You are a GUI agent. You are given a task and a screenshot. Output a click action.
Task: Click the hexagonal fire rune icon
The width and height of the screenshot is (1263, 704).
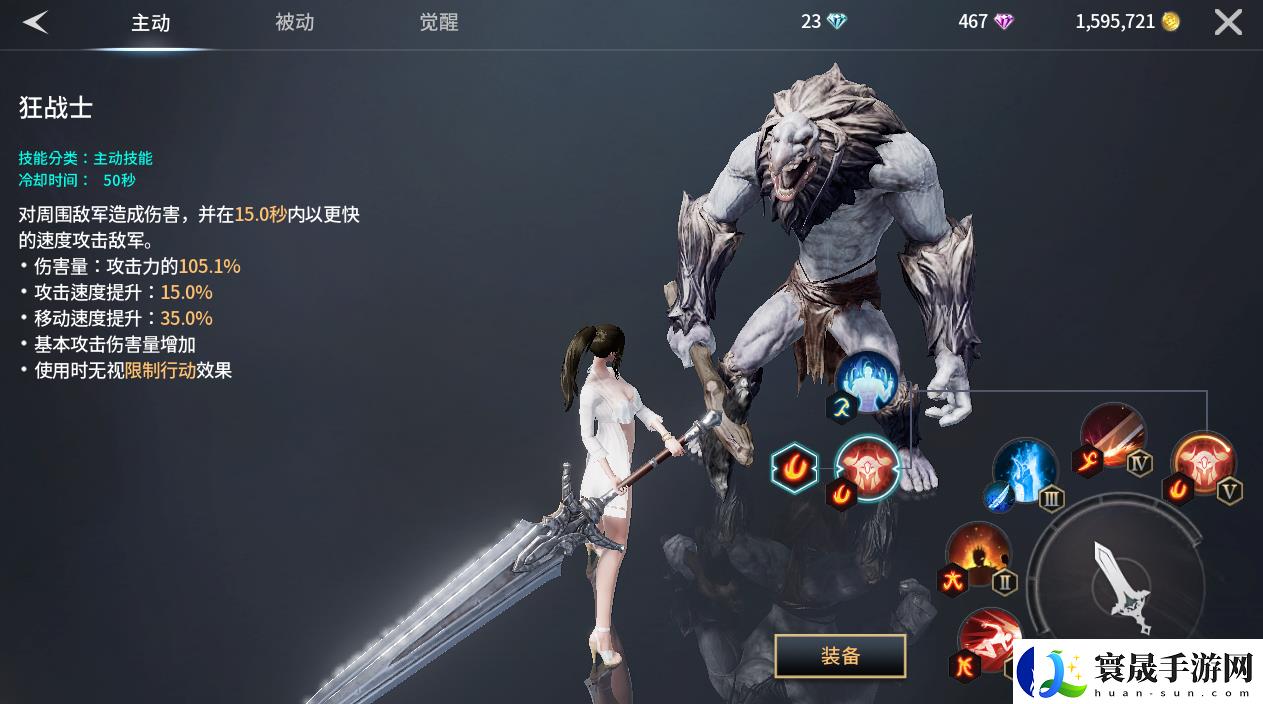point(795,467)
